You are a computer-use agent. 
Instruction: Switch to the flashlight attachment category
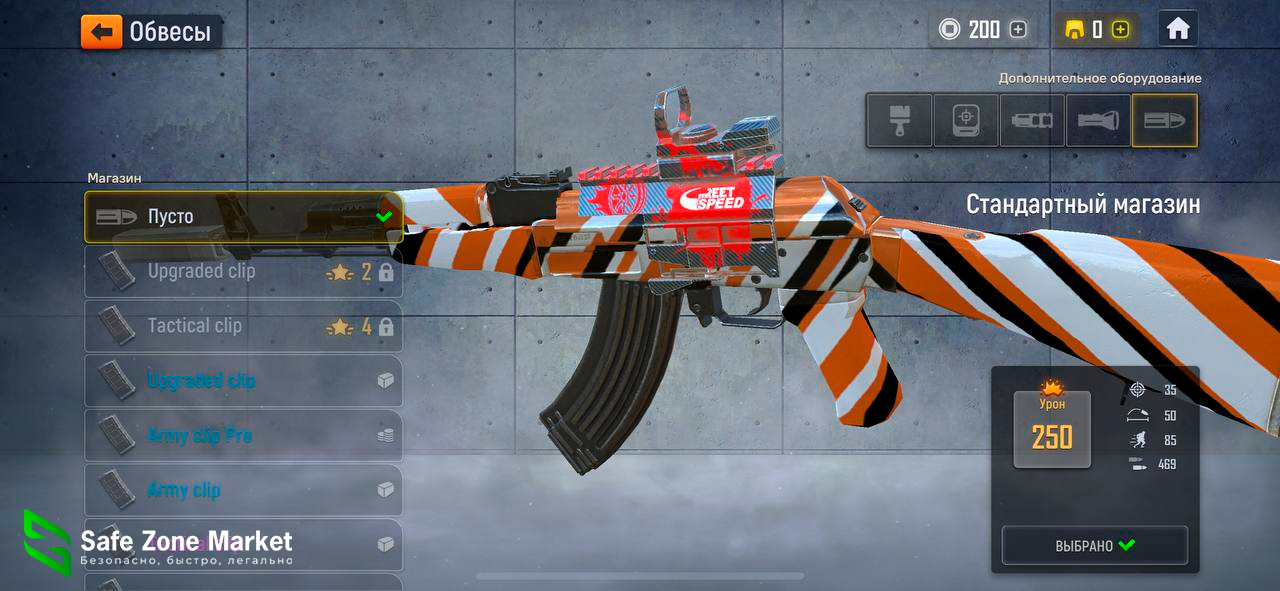tap(1098, 121)
